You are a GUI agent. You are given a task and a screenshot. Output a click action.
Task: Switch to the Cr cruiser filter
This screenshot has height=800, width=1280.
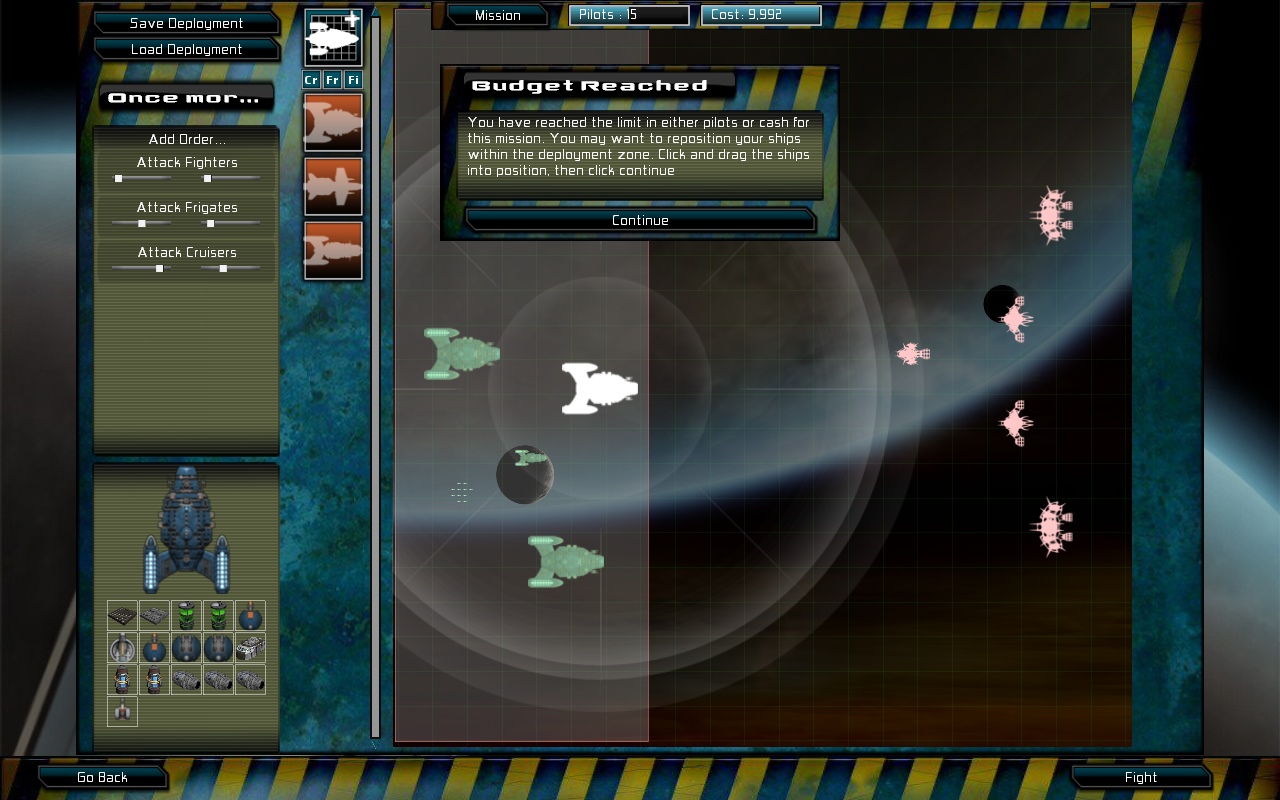tap(312, 80)
